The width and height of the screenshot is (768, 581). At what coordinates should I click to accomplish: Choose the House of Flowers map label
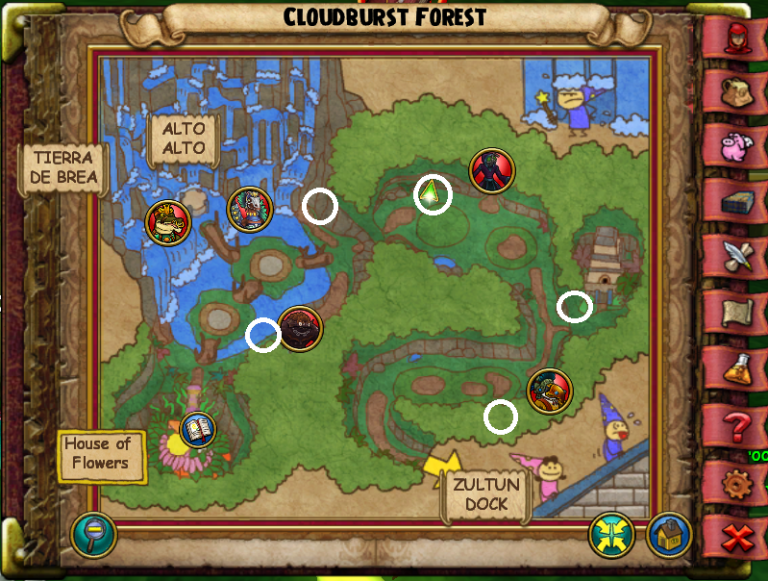tap(99, 454)
